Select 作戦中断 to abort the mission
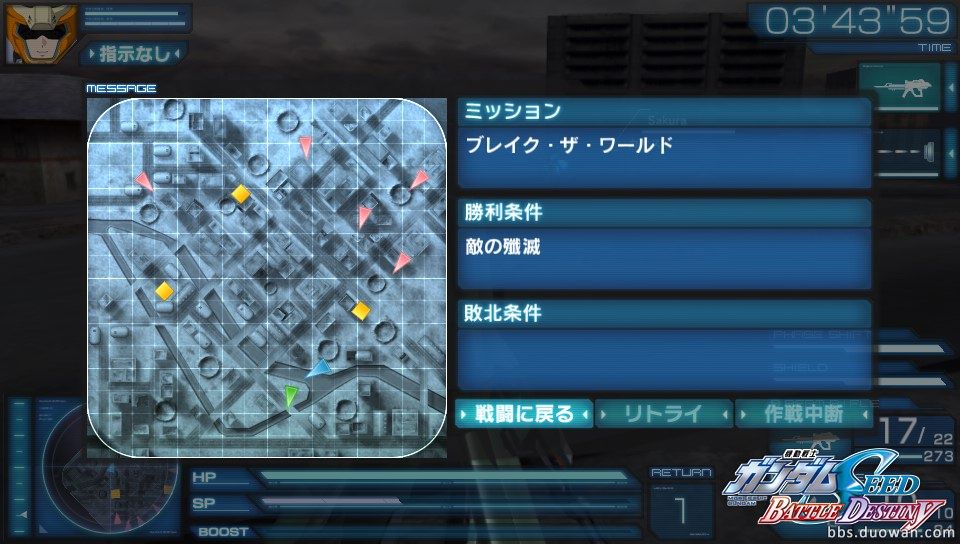 (x=803, y=414)
